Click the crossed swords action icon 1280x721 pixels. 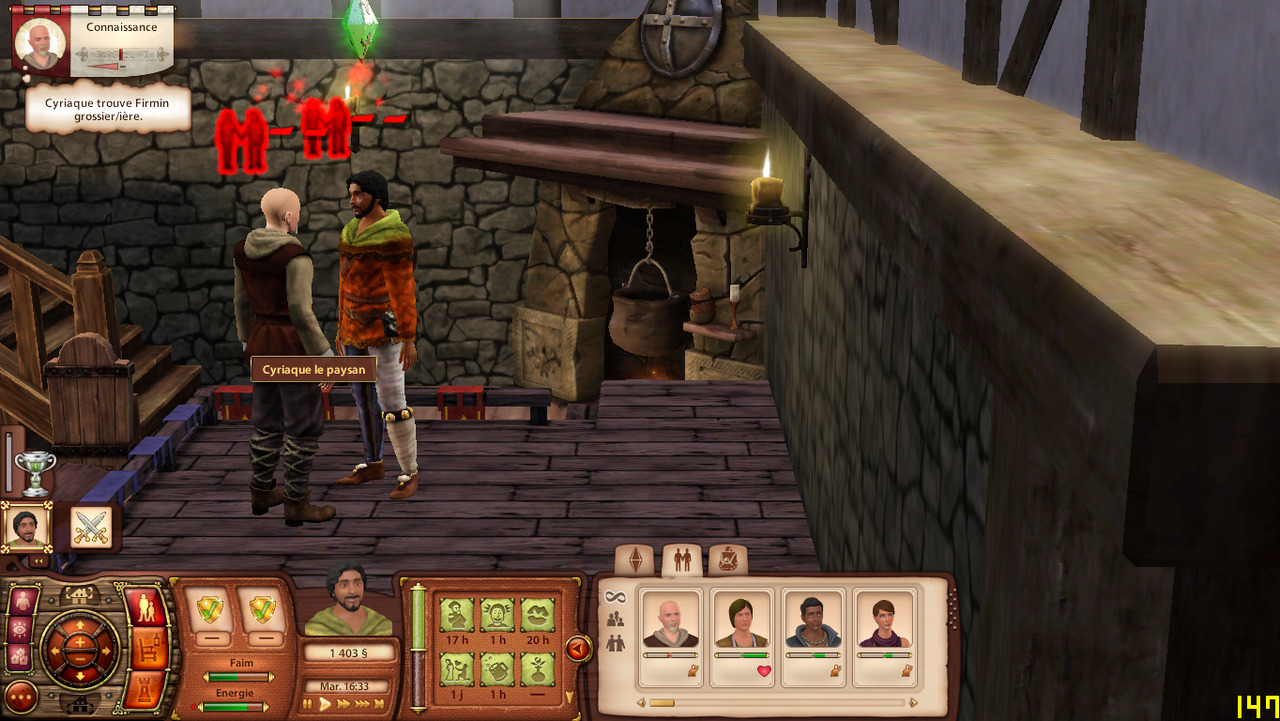pyautogui.click(x=91, y=527)
